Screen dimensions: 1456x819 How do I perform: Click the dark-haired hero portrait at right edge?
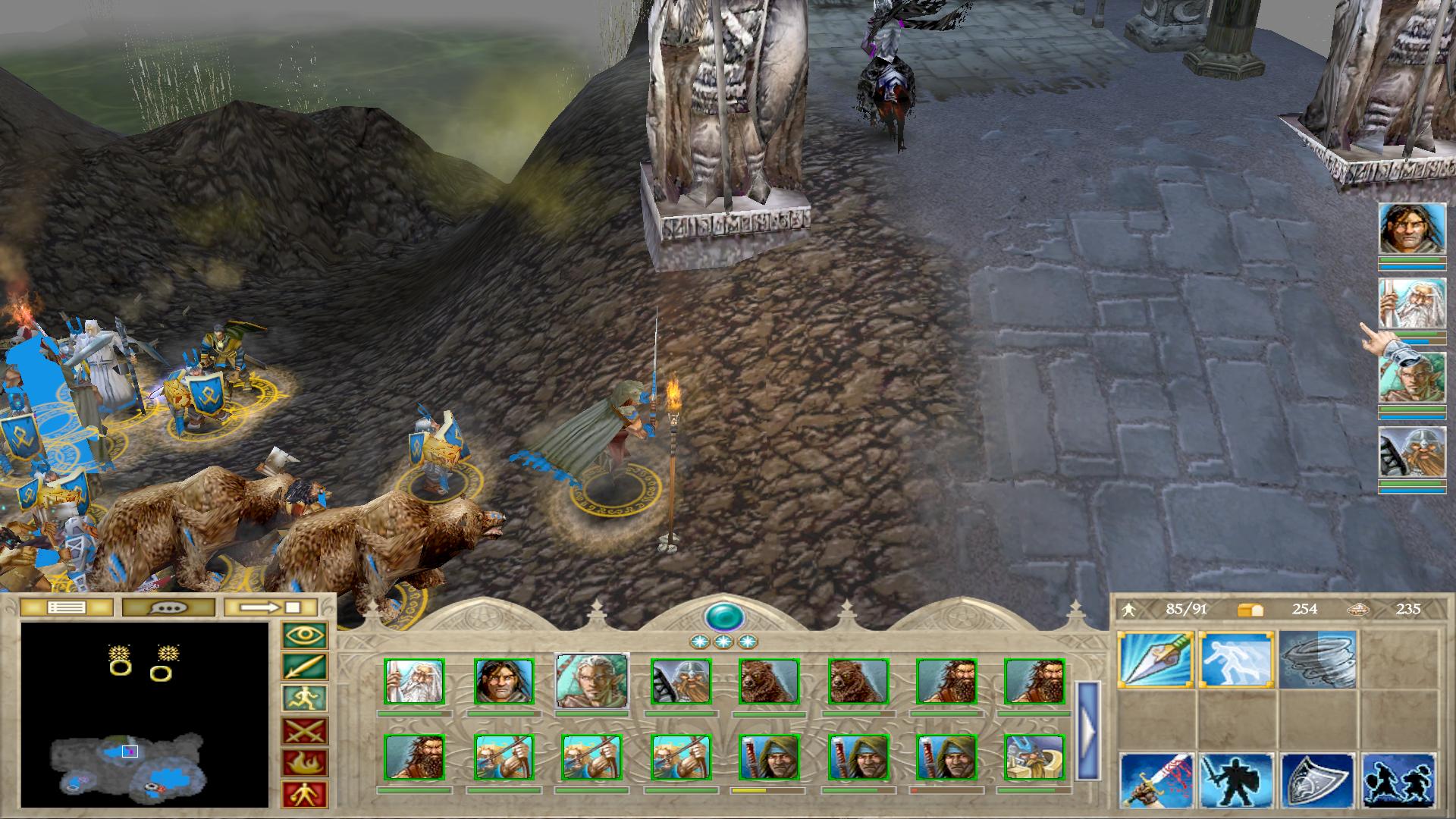pyautogui.click(x=1411, y=227)
